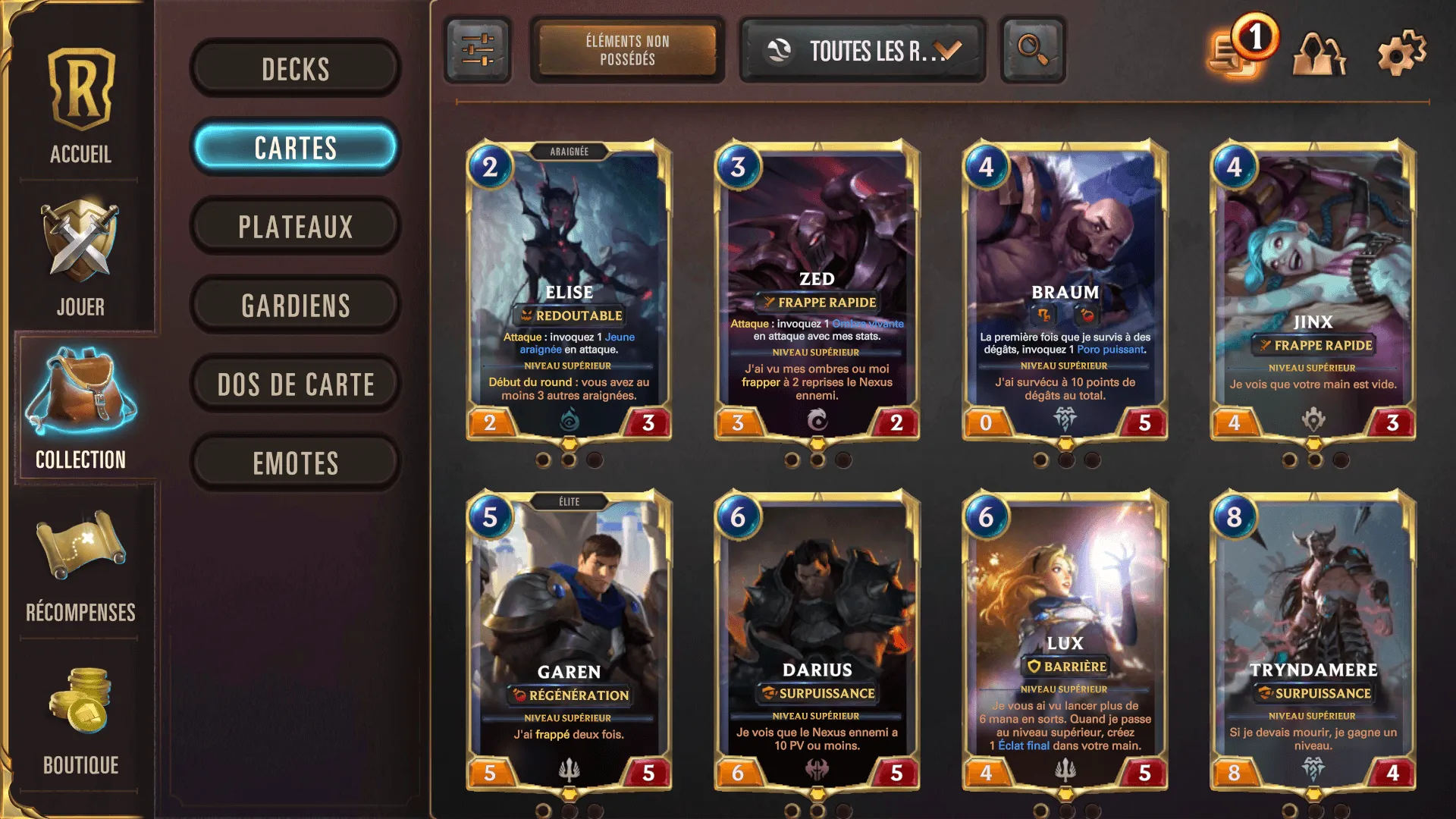Switch to the DECKS tab
This screenshot has height=819, width=1456.
(x=294, y=68)
